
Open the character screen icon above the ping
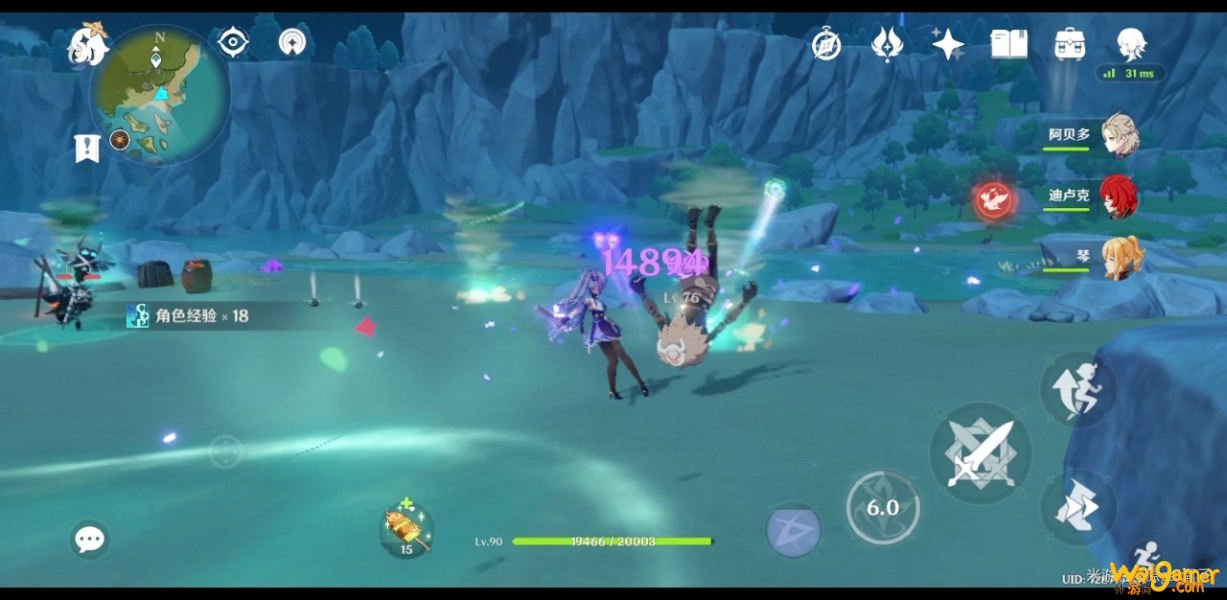click(x=1132, y=44)
